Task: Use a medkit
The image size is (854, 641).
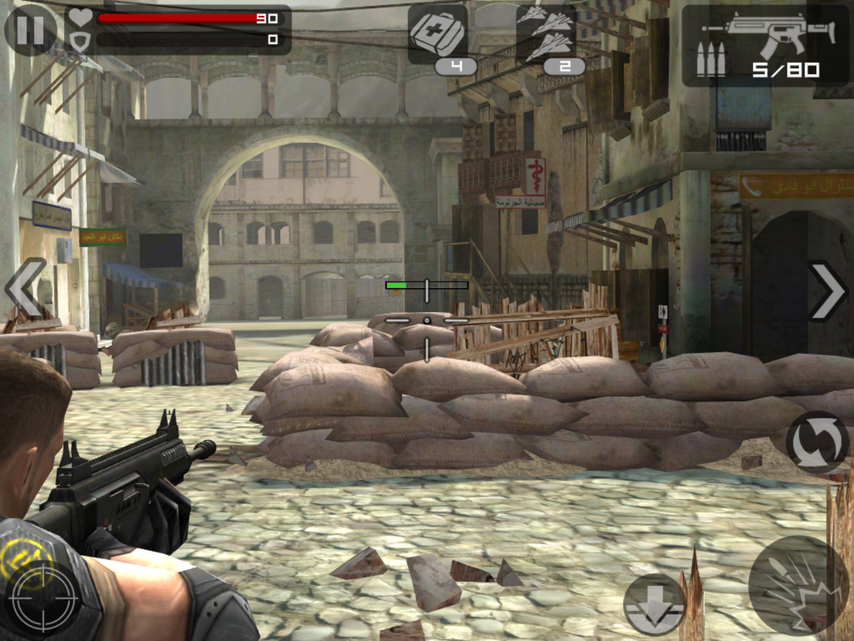Action: click(x=438, y=34)
